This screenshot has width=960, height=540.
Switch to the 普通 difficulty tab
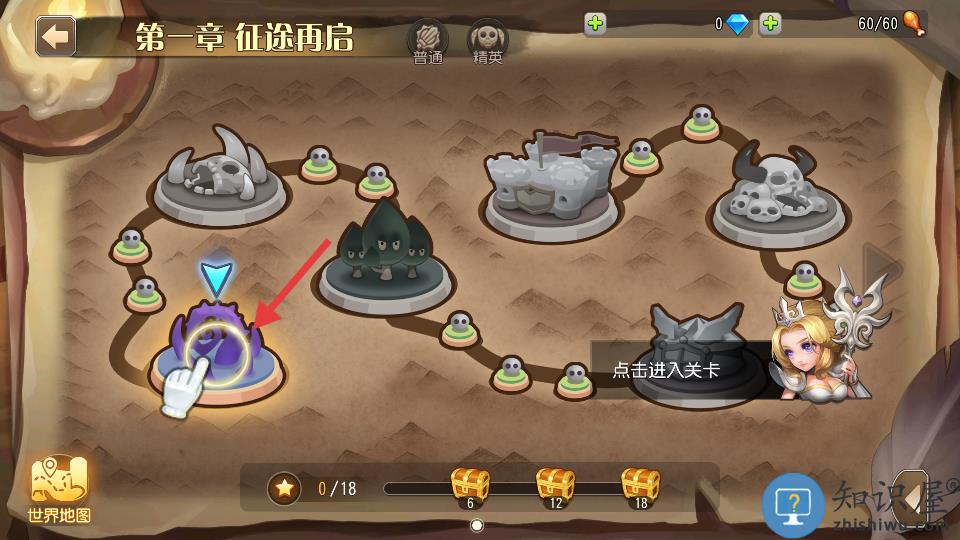427,43
